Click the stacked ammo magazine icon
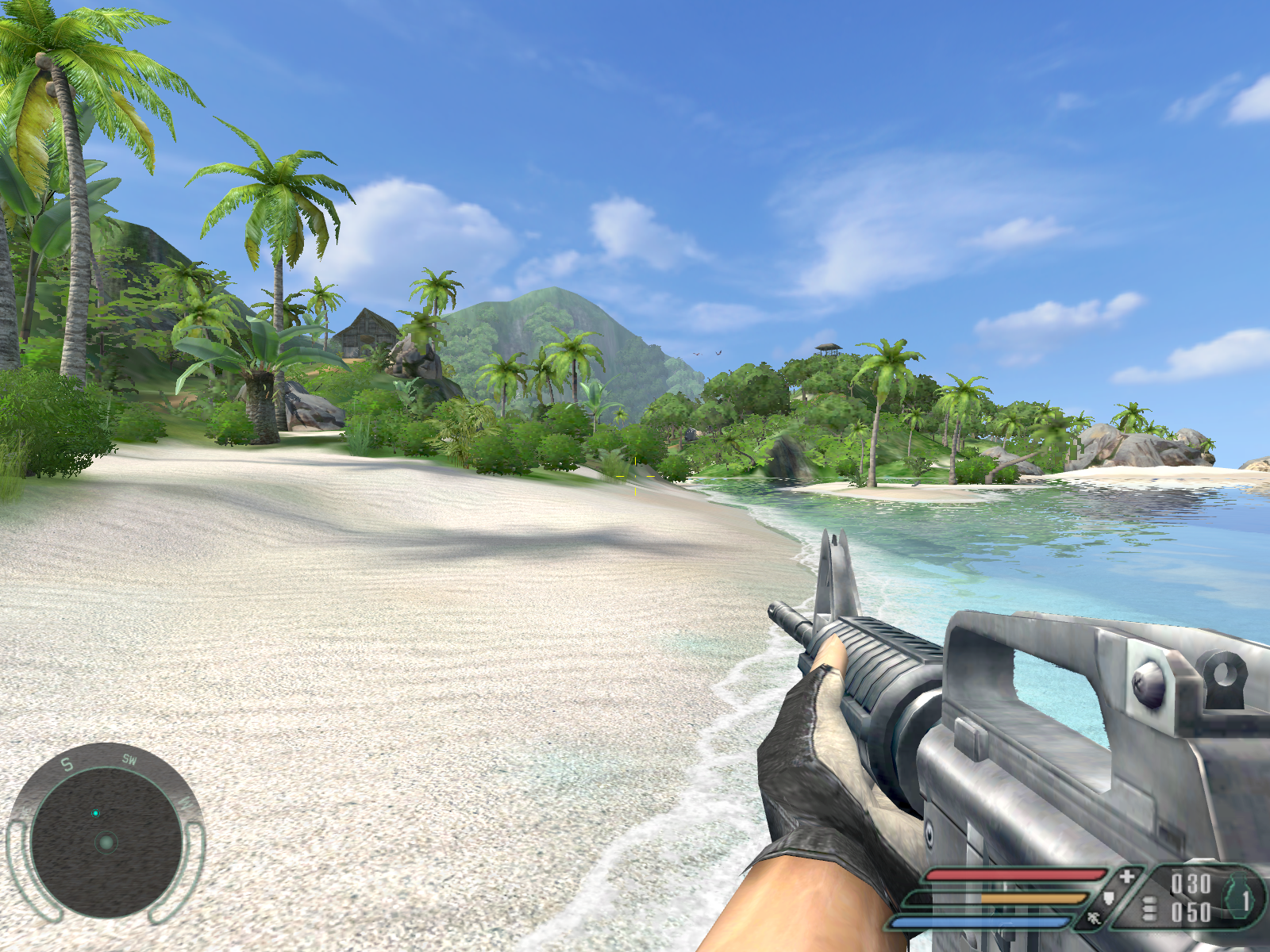 click(1149, 909)
